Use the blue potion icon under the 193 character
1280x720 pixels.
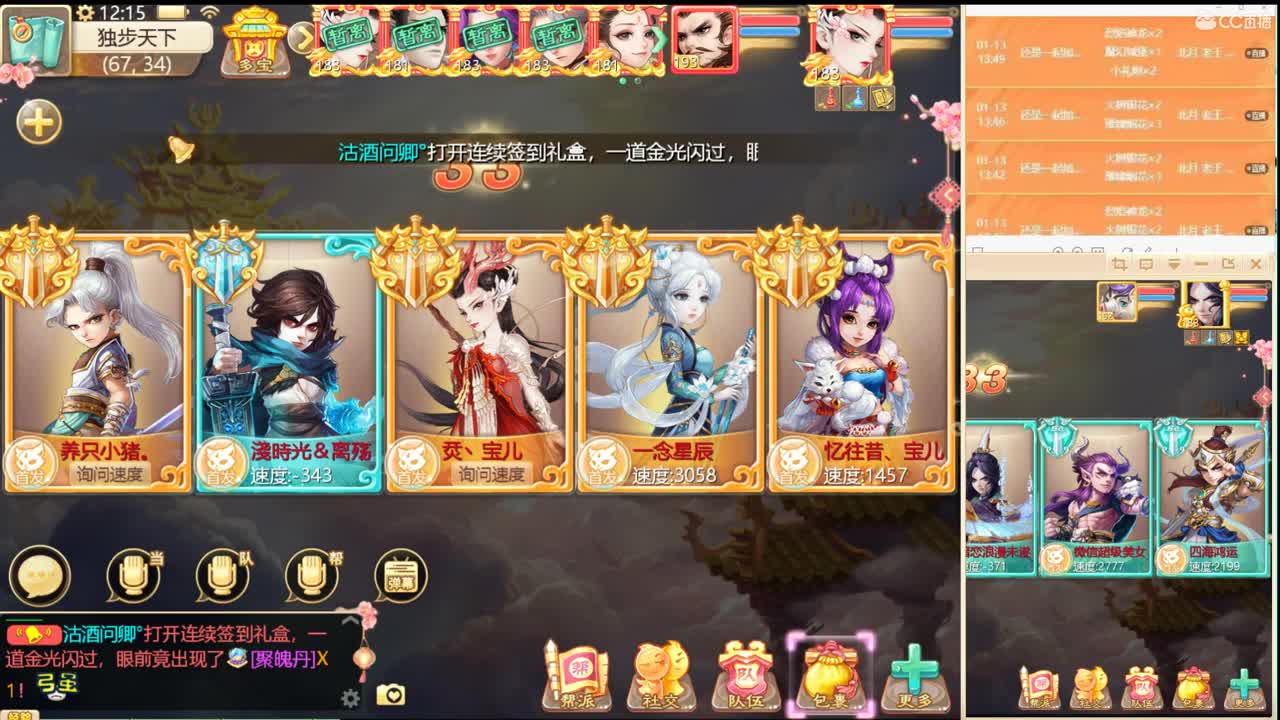[858, 96]
